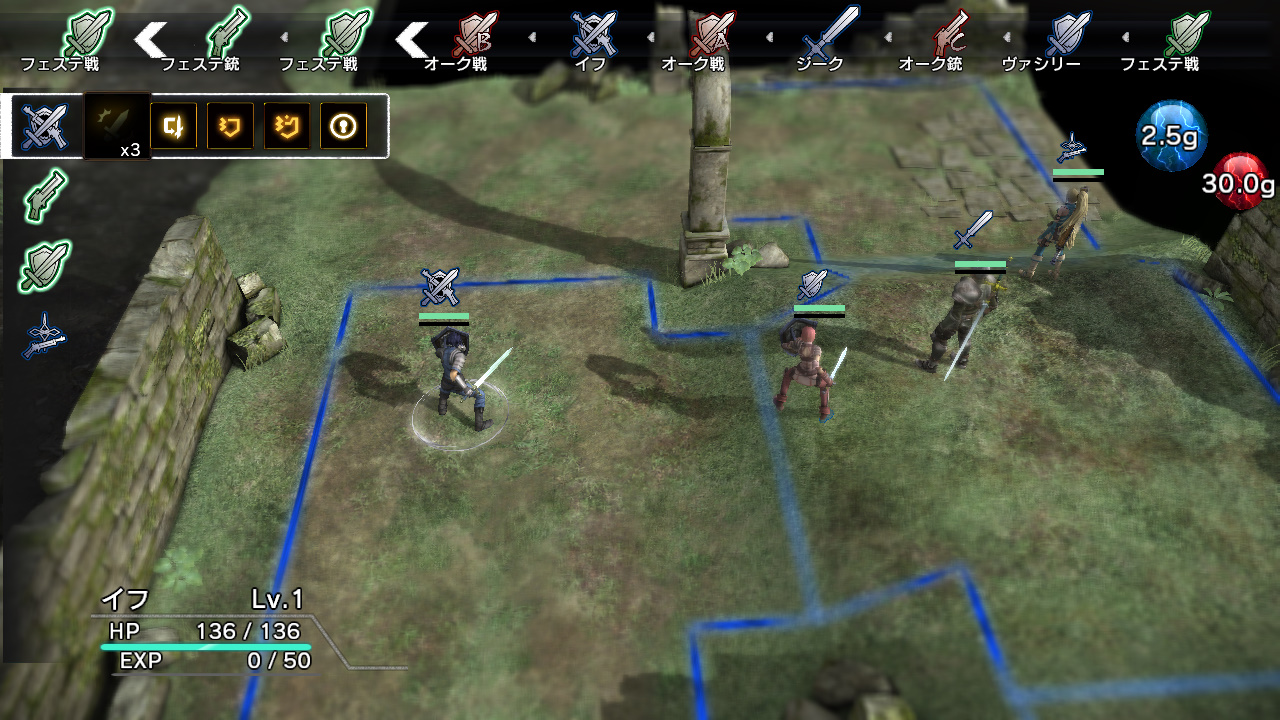Select the first yellow shield skill icon
Viewport: 1280px width, 720px height.
(229, 126)
